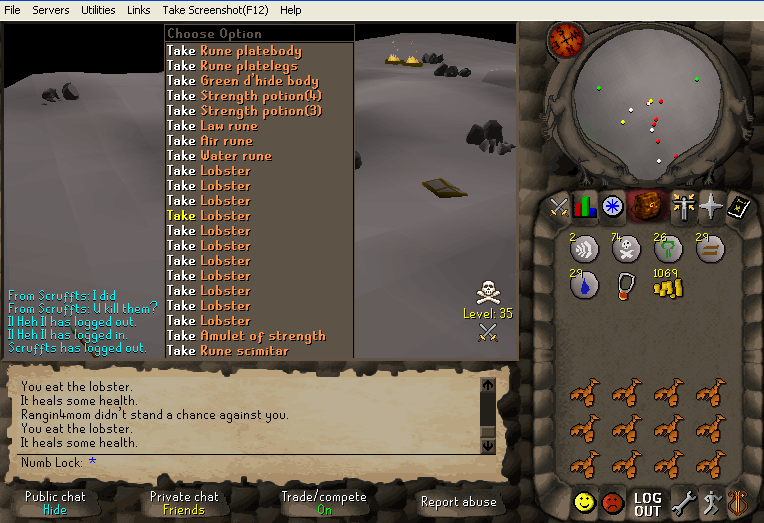Choose Take Rune scimitar option
Viewport: 764px width, 523px height.
click(x=244, y=351)
